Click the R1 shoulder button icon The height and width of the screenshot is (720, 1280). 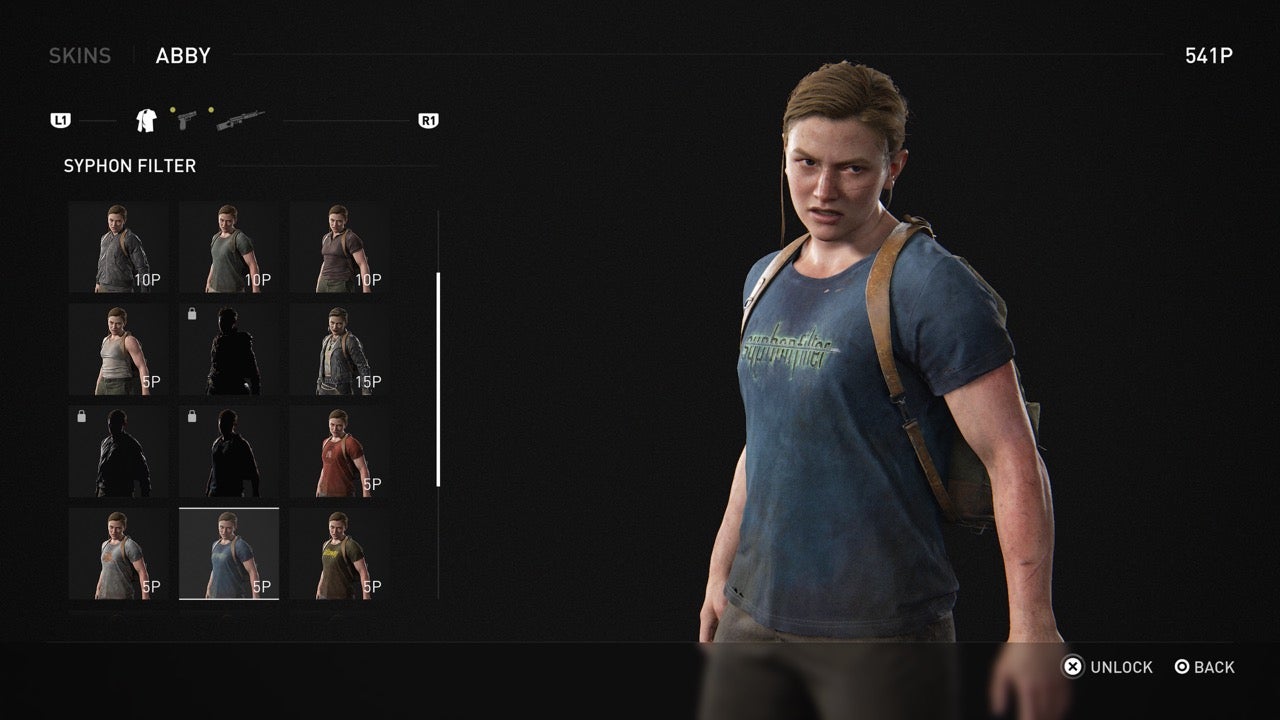tap(429, 119)
